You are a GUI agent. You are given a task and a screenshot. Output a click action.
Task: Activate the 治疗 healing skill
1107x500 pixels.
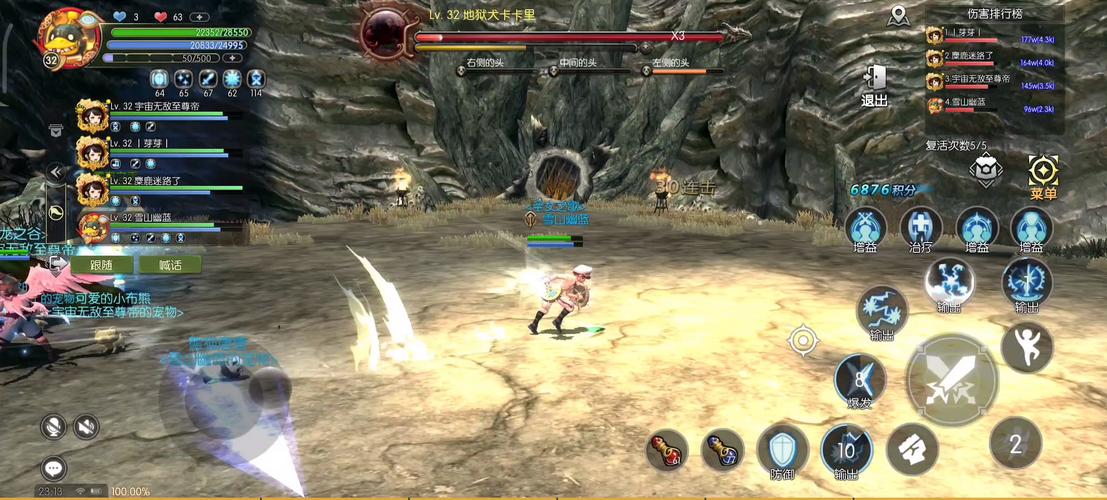[x=921, y=228]
